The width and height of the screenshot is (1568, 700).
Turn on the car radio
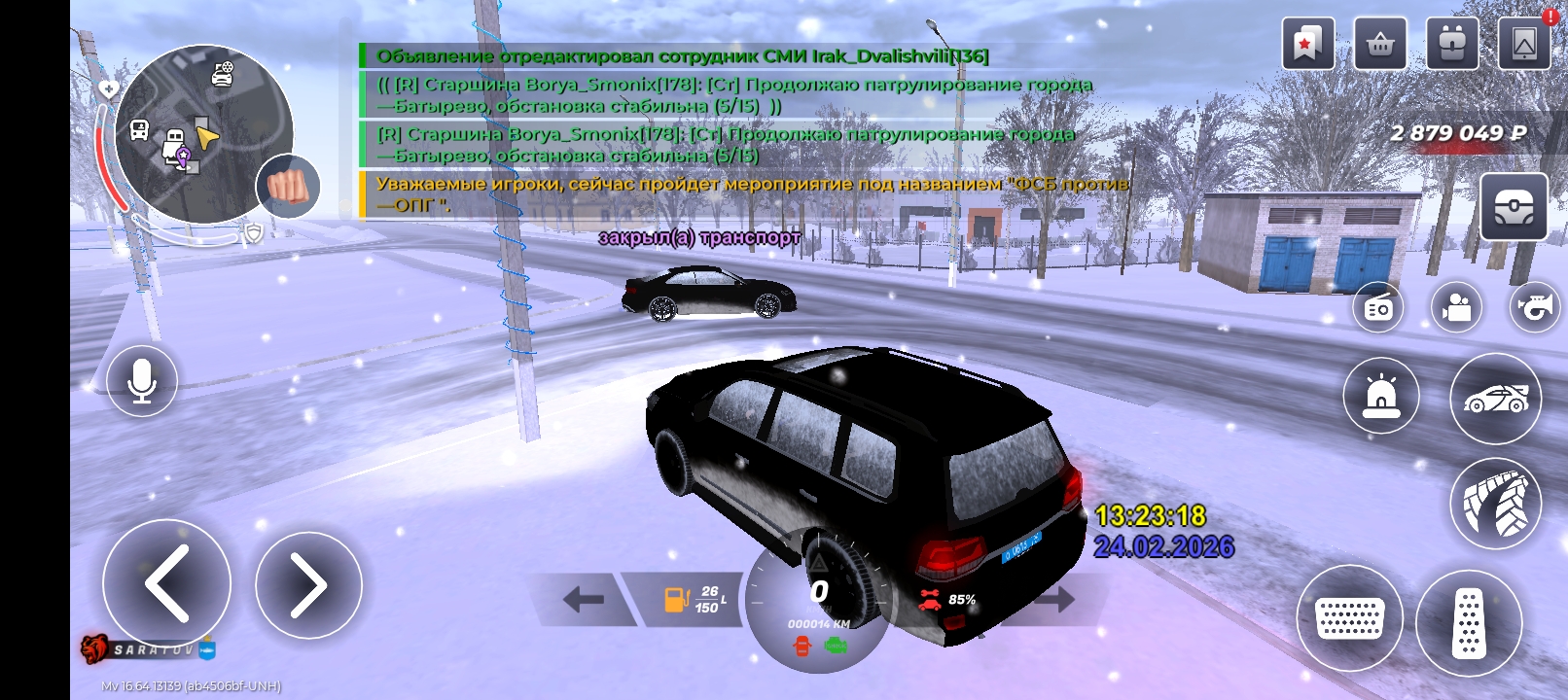click(1378, 308)
